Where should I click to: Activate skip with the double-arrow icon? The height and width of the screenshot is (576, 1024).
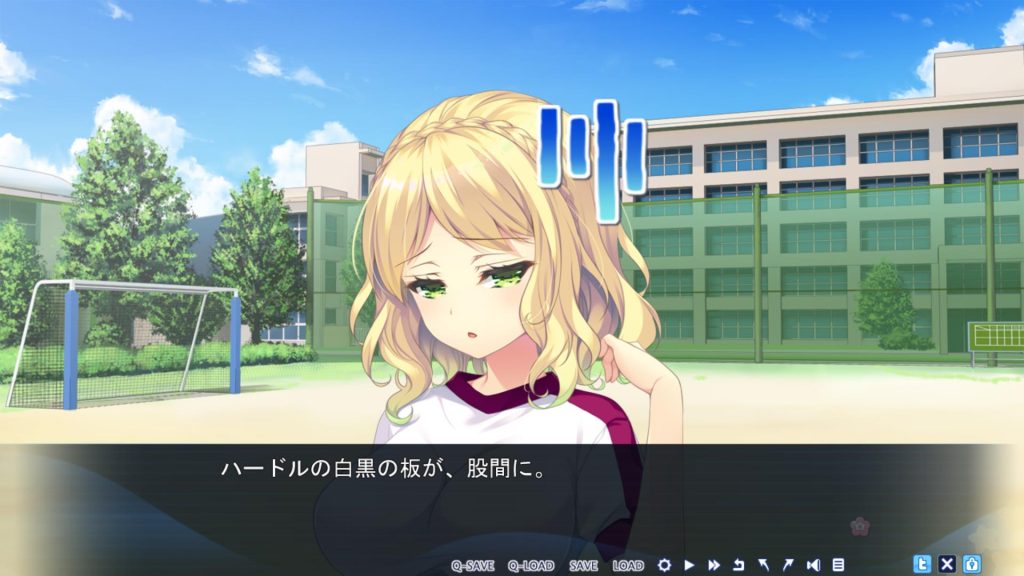tap(714, 565)
